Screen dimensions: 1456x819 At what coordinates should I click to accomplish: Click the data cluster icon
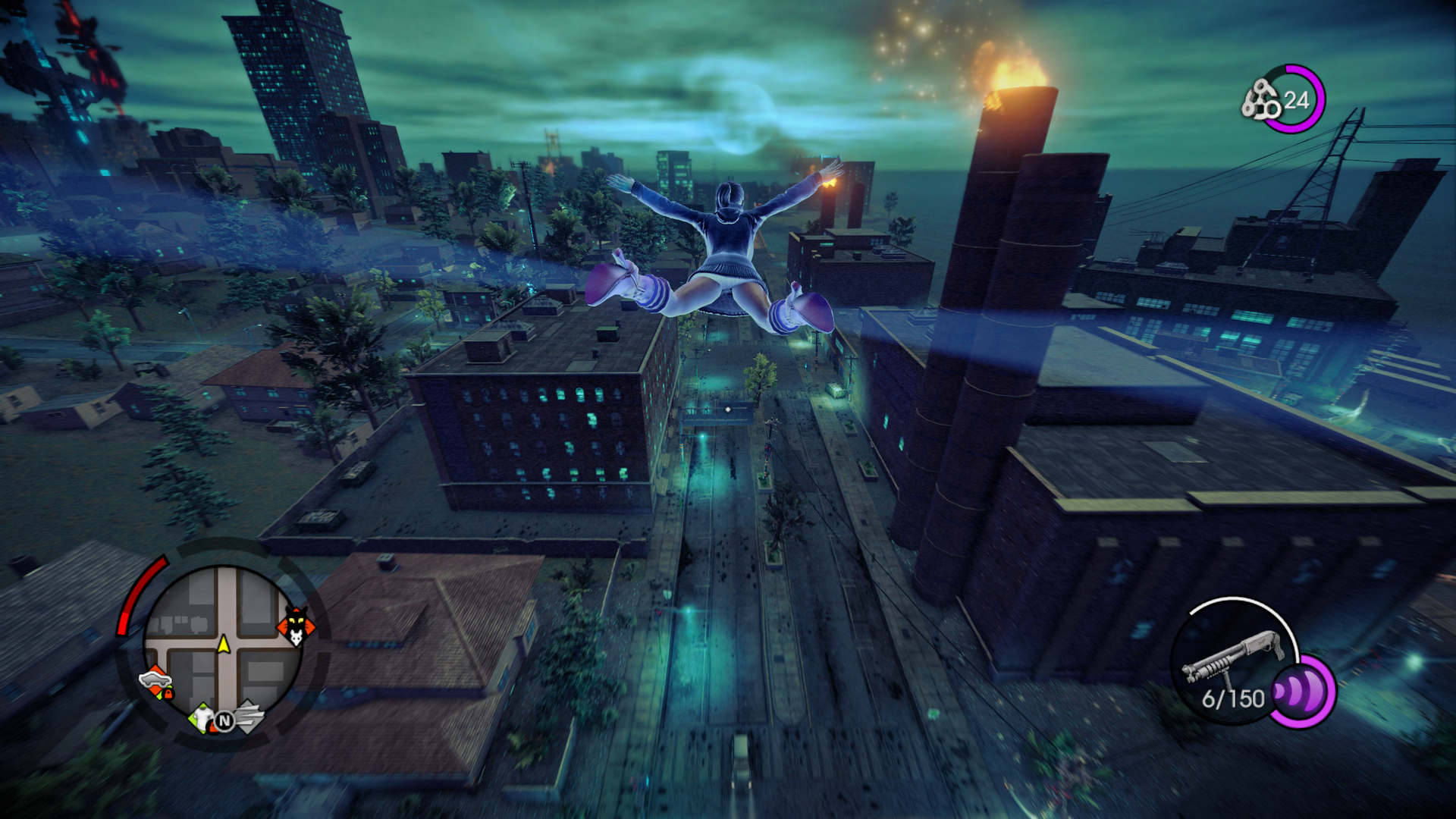[x=1260, y=100]
